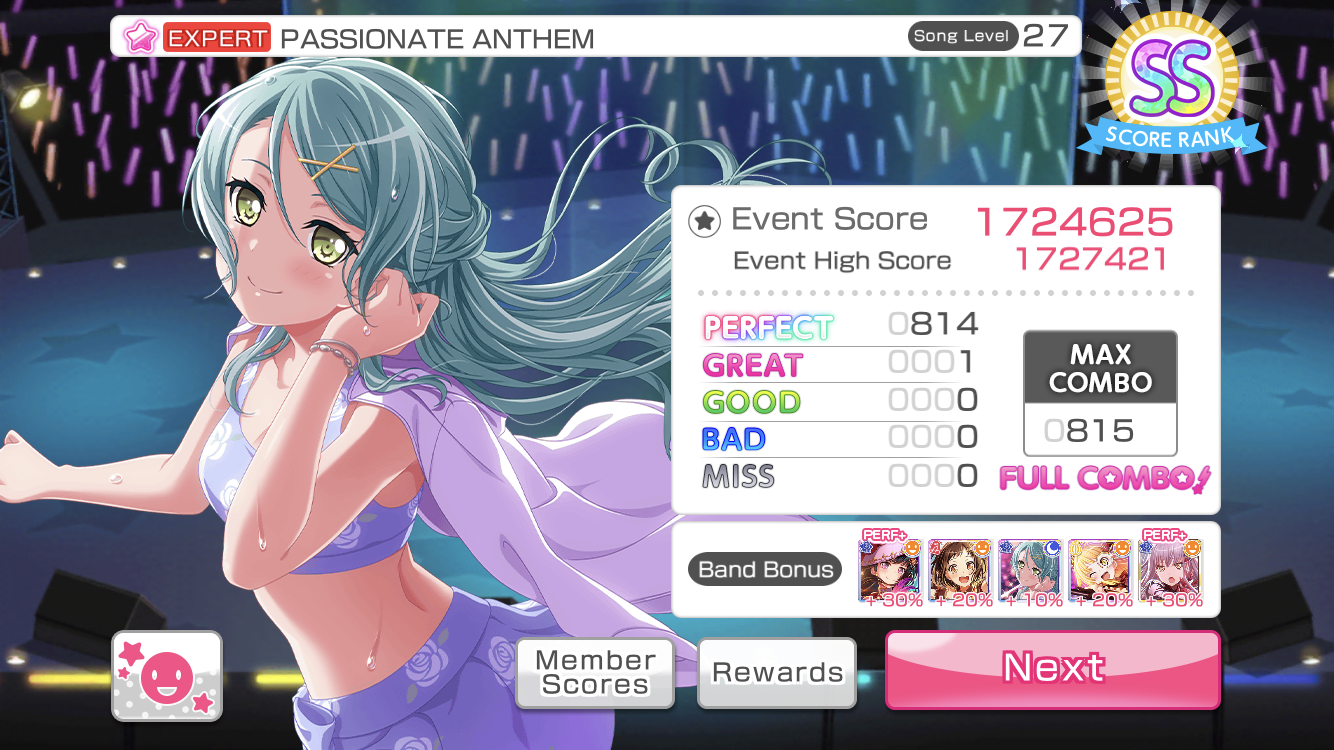
Task: View Member Scores breakdown
Action: coord(595,673)
